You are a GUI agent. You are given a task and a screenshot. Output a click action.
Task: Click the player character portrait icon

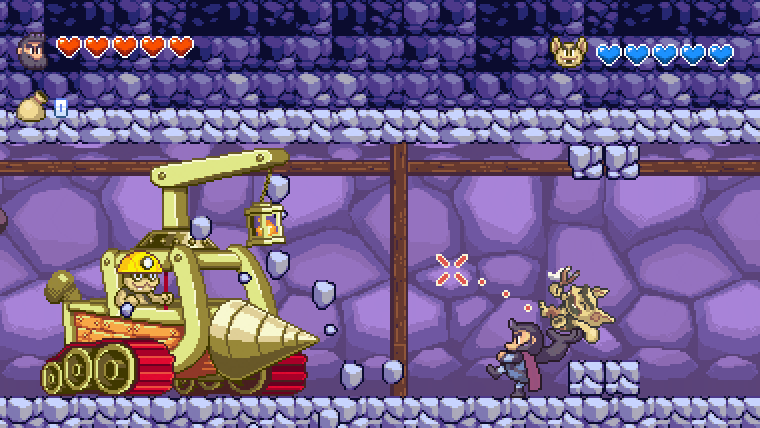[x=32, y=48]
